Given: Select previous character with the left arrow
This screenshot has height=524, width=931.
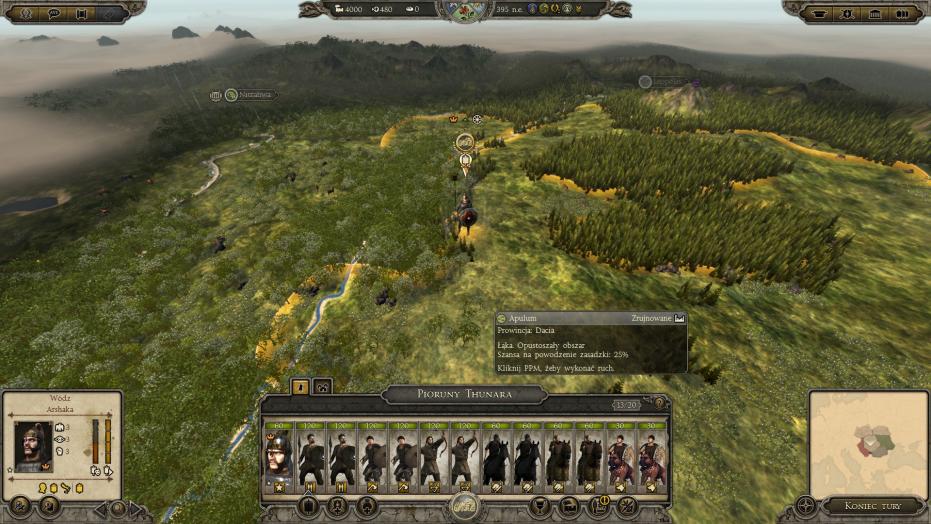Looking at the screenshot, I should (x=99, y=509).
